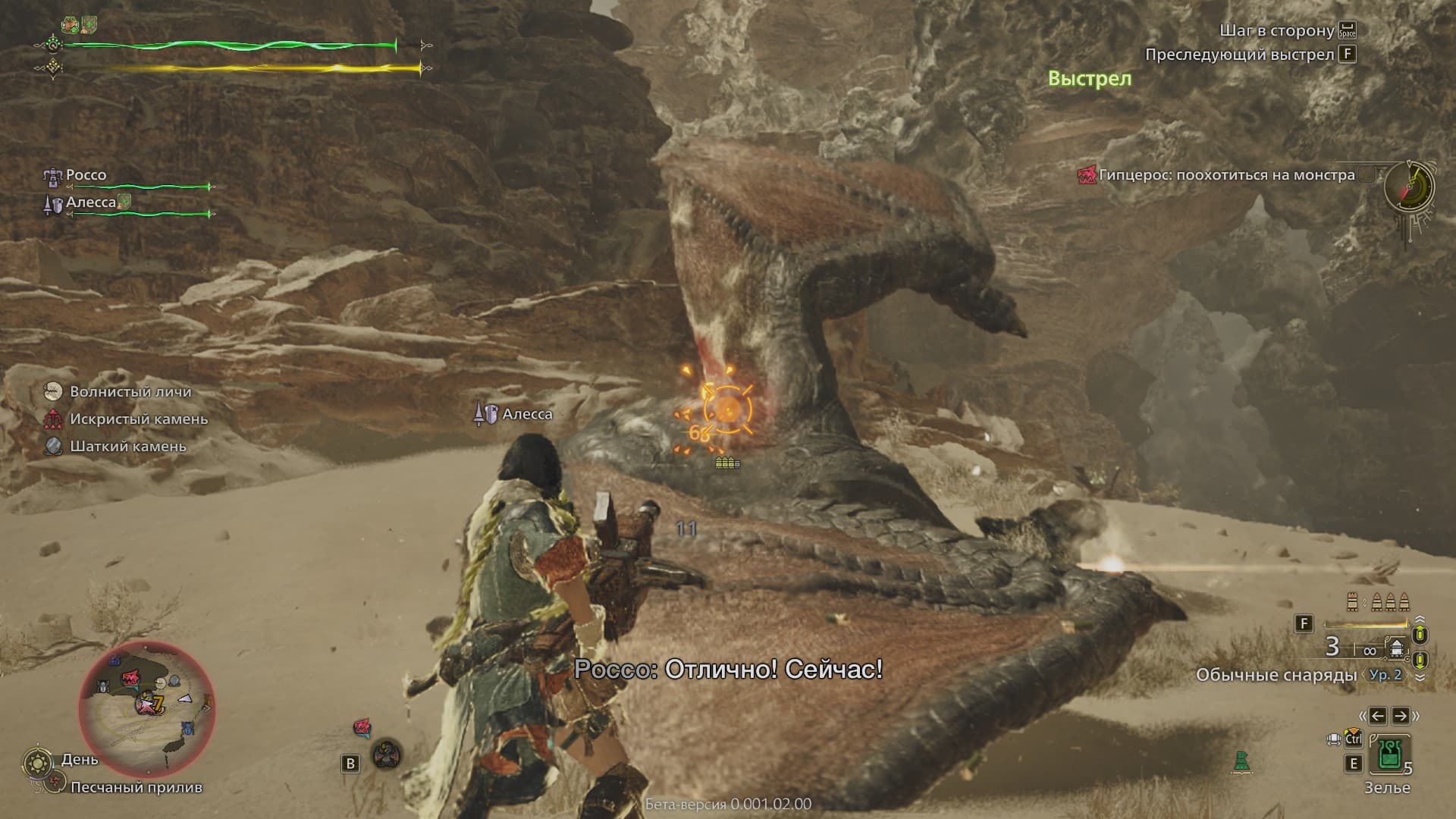Image resolution: width=1456 pixels, height=819 pixels.
Task: Click the round companion icon beside the B prompt
Action: click(387, 754)
